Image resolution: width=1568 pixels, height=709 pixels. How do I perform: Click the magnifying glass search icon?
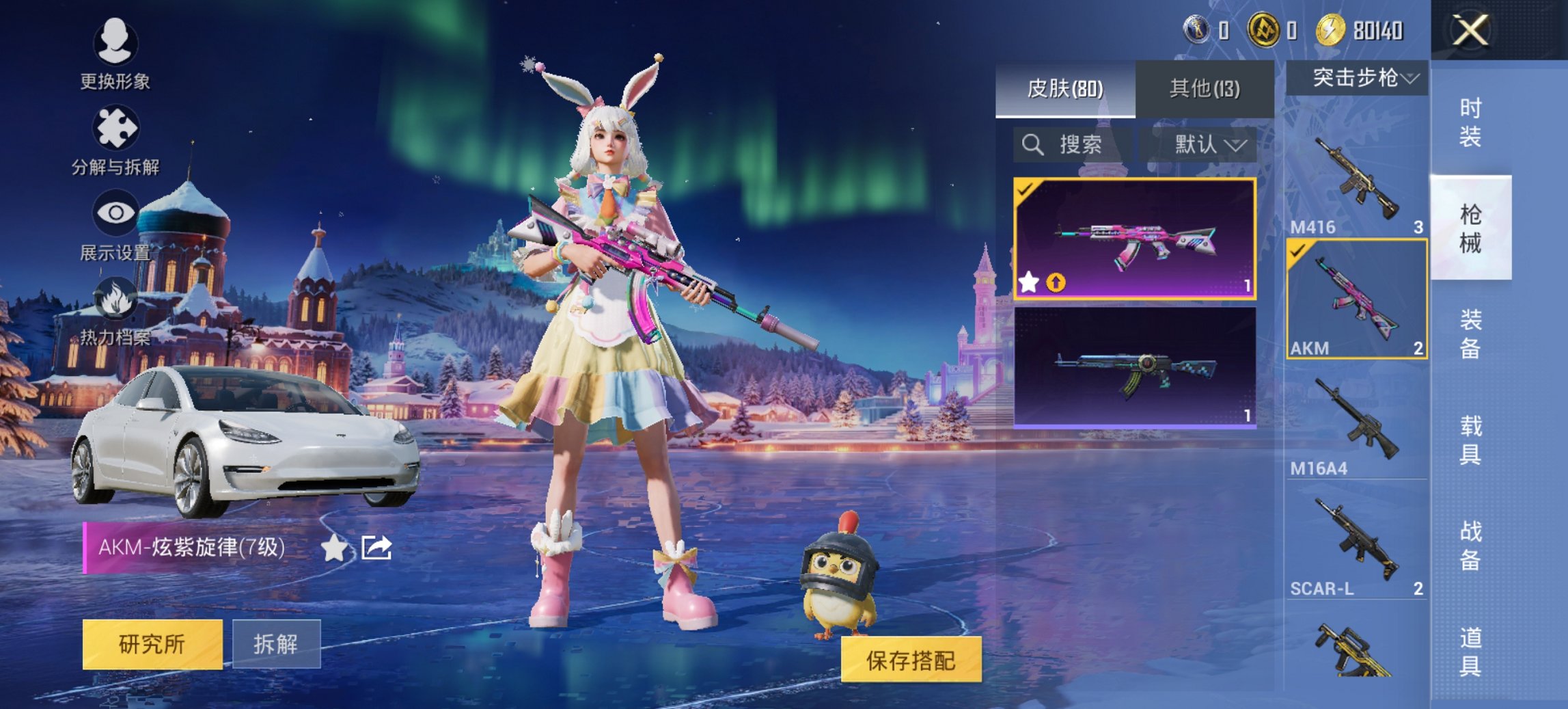[x=1032, y=145]
